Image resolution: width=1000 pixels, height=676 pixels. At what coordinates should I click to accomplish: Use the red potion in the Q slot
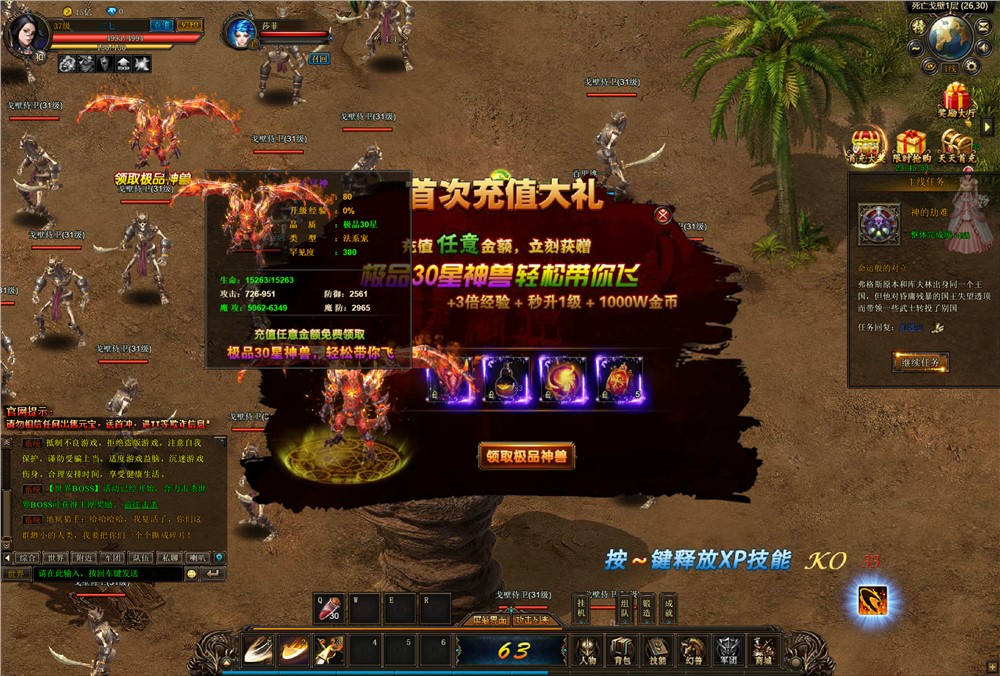(330, 609)
